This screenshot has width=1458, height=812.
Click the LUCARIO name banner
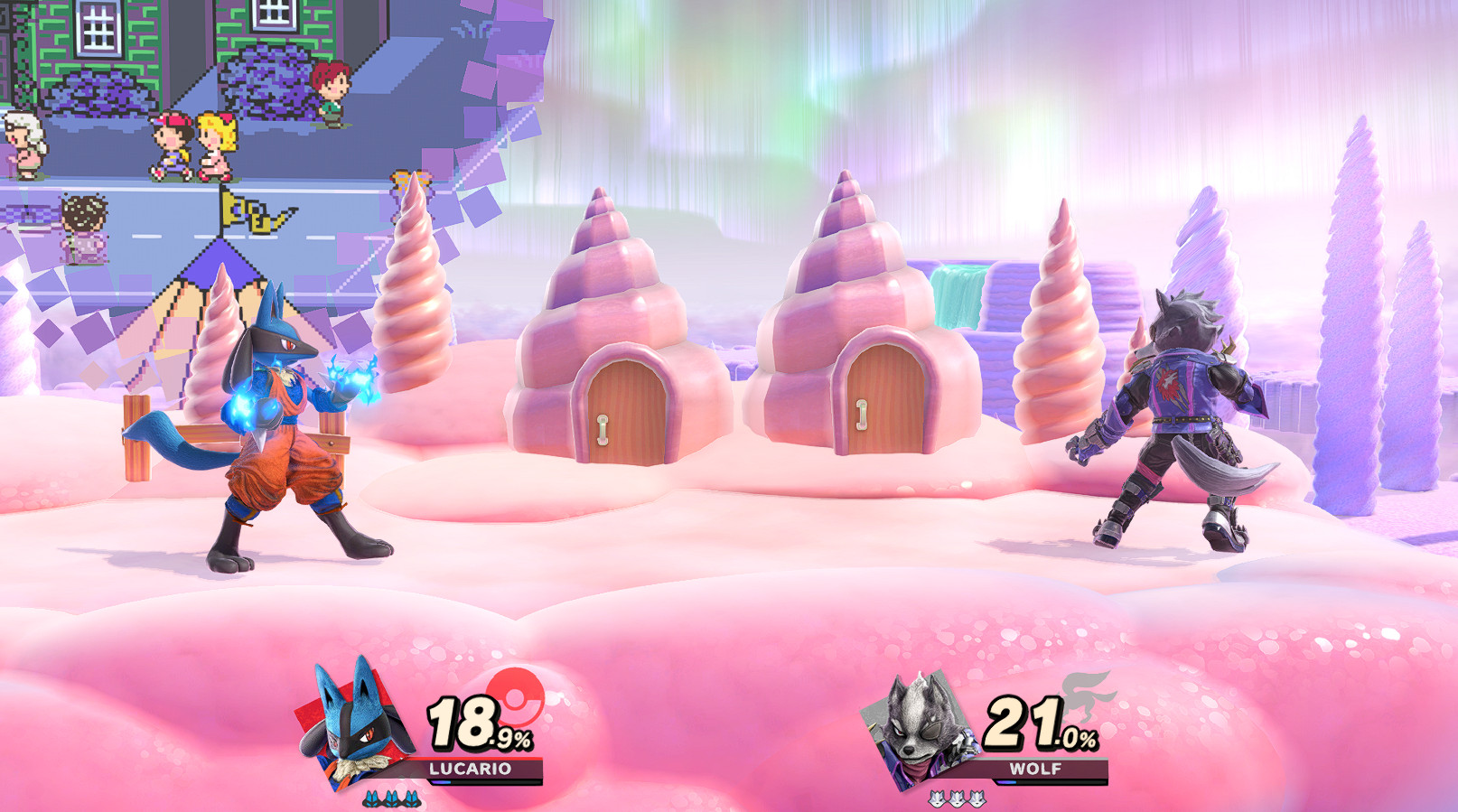coord(470,770)
